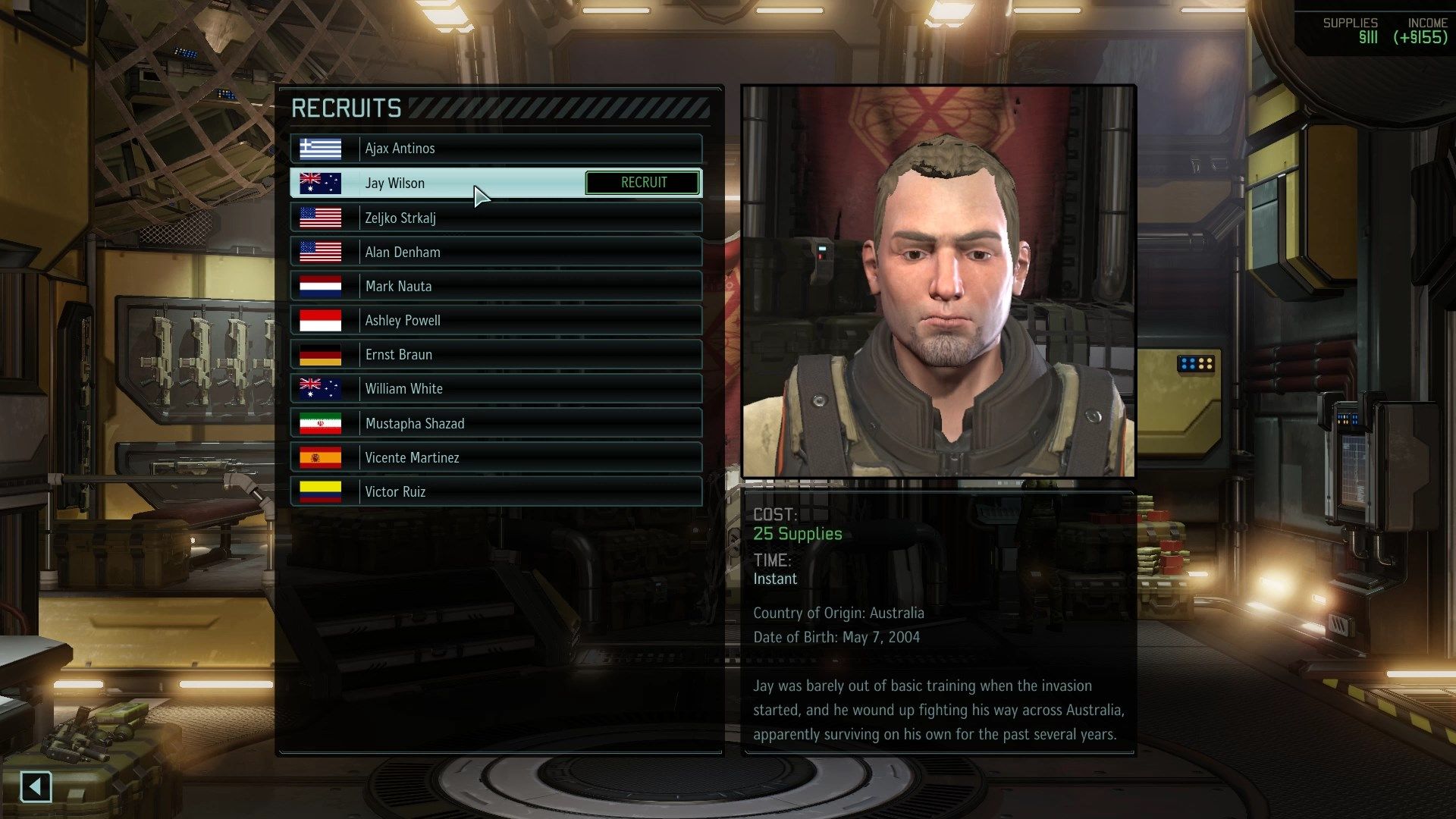Go back with the left arrow button
The height and width of the screenshot is (819, 1456).
(x=36, y=786)
